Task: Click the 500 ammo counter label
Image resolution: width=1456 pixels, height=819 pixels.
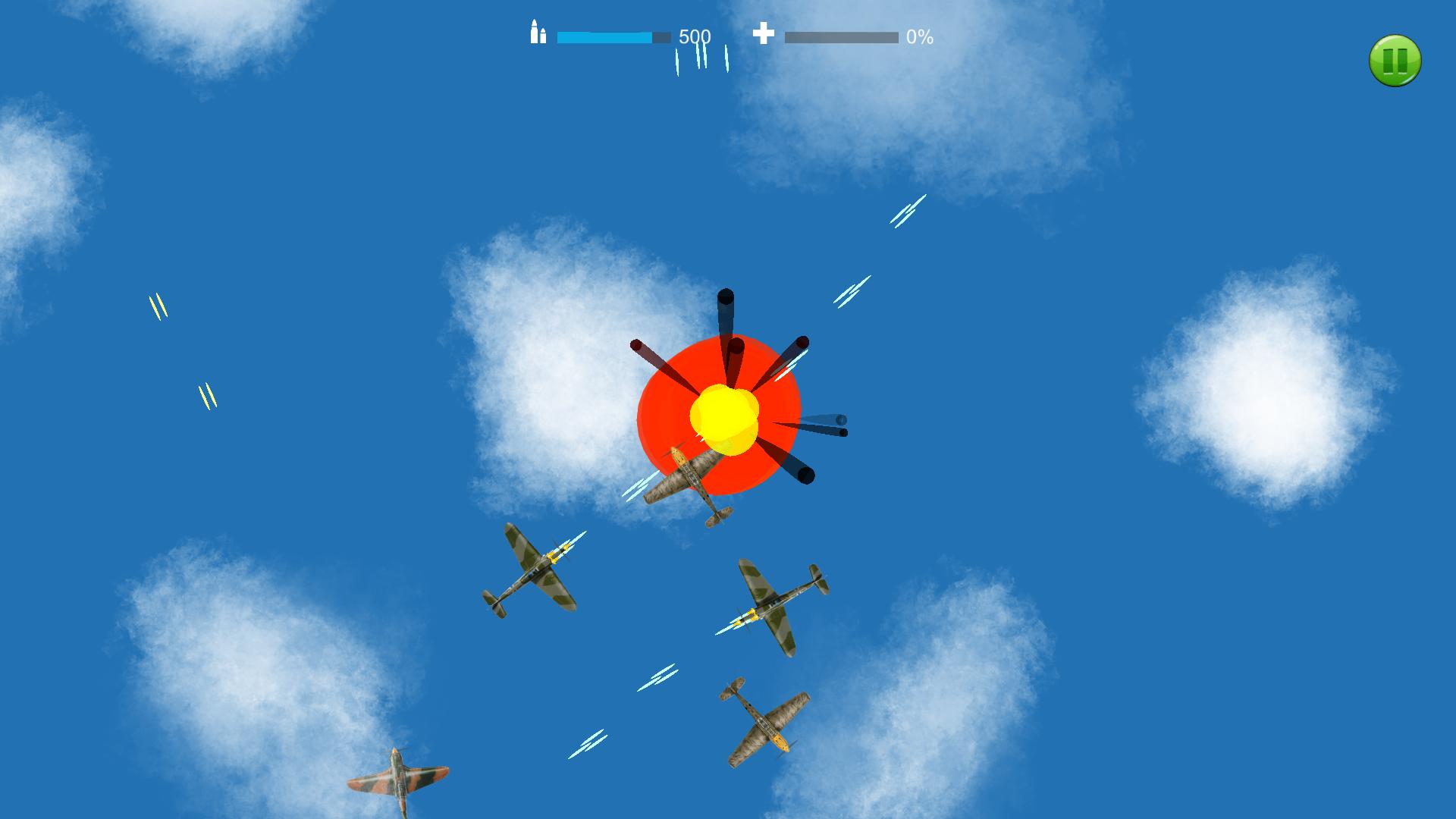Action: coord(694,35)
